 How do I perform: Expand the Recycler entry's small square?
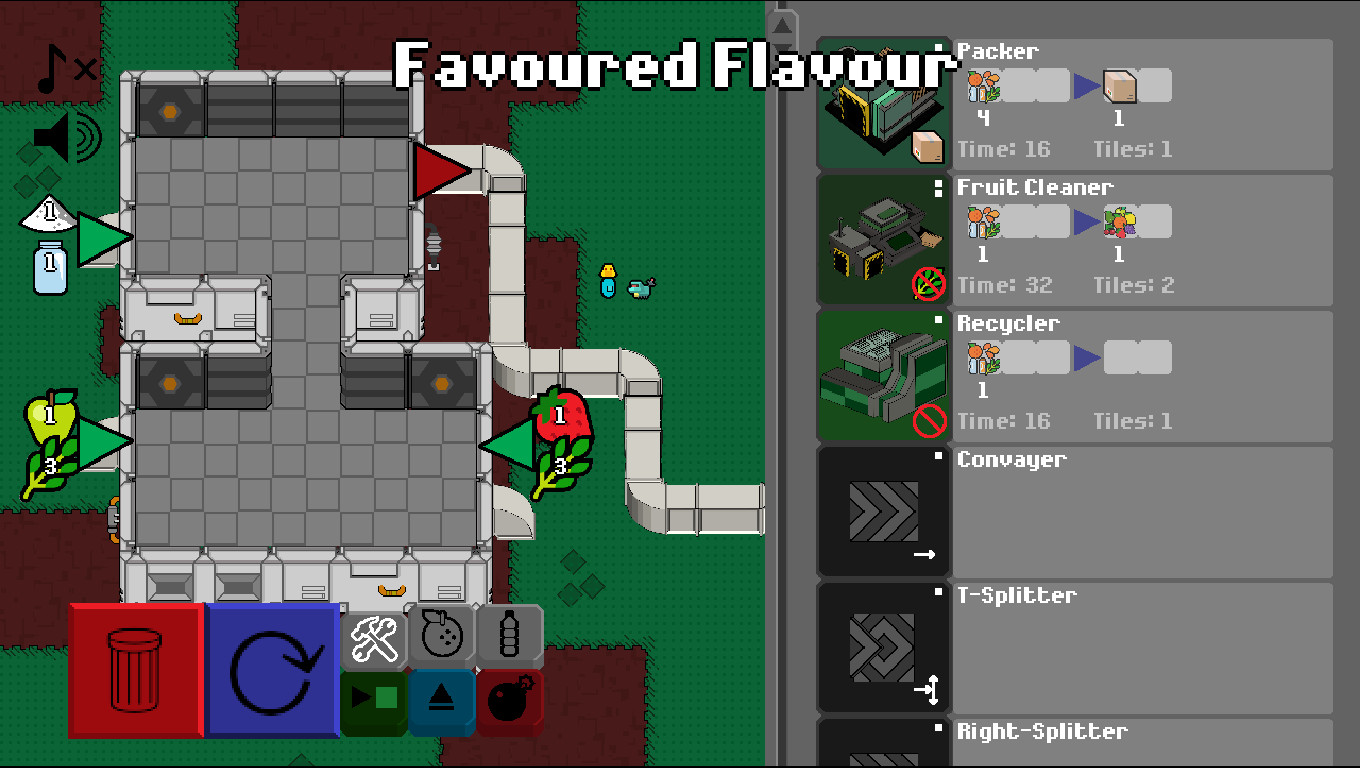click(x=940, y=320)
